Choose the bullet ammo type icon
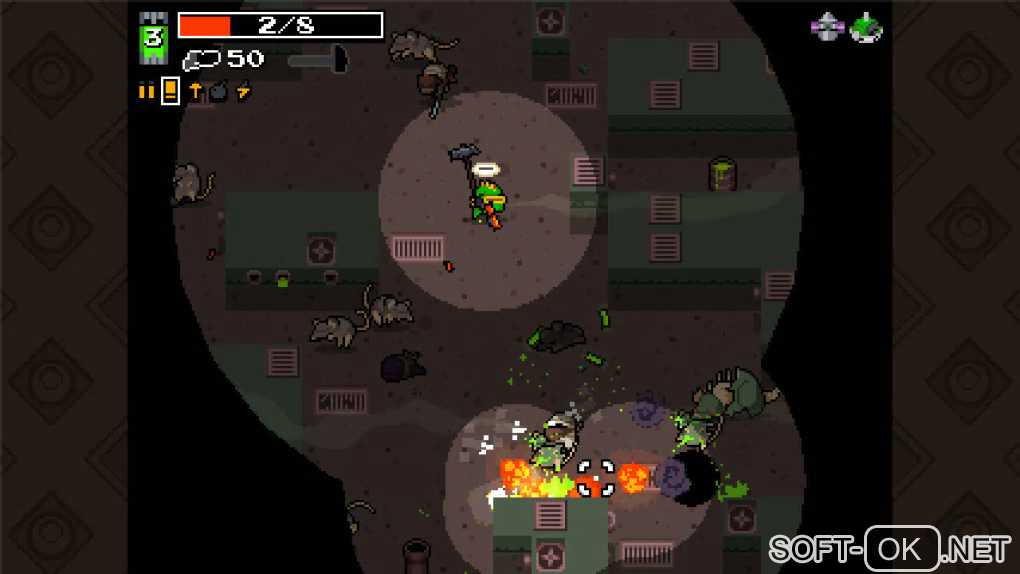 pyautogui.click(x=146, y=91)
